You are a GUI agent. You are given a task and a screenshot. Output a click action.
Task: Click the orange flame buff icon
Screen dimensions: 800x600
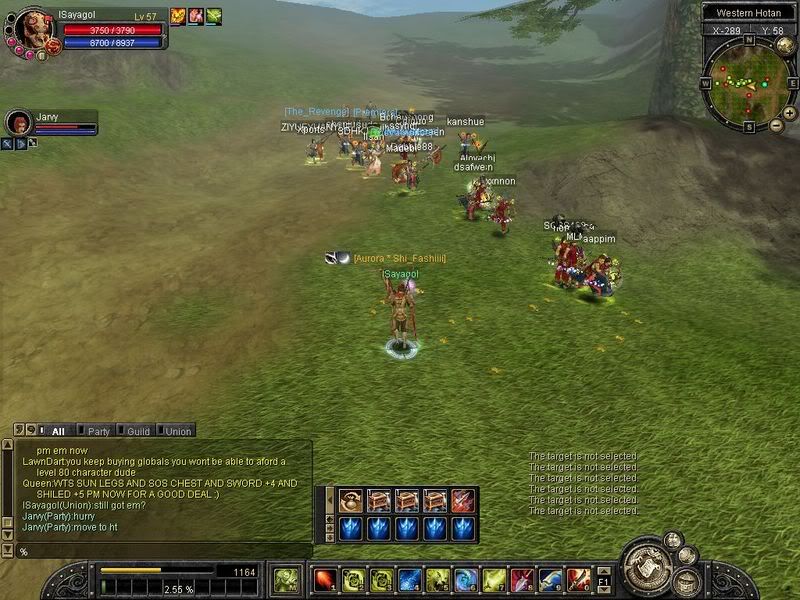tap(178, 16)
